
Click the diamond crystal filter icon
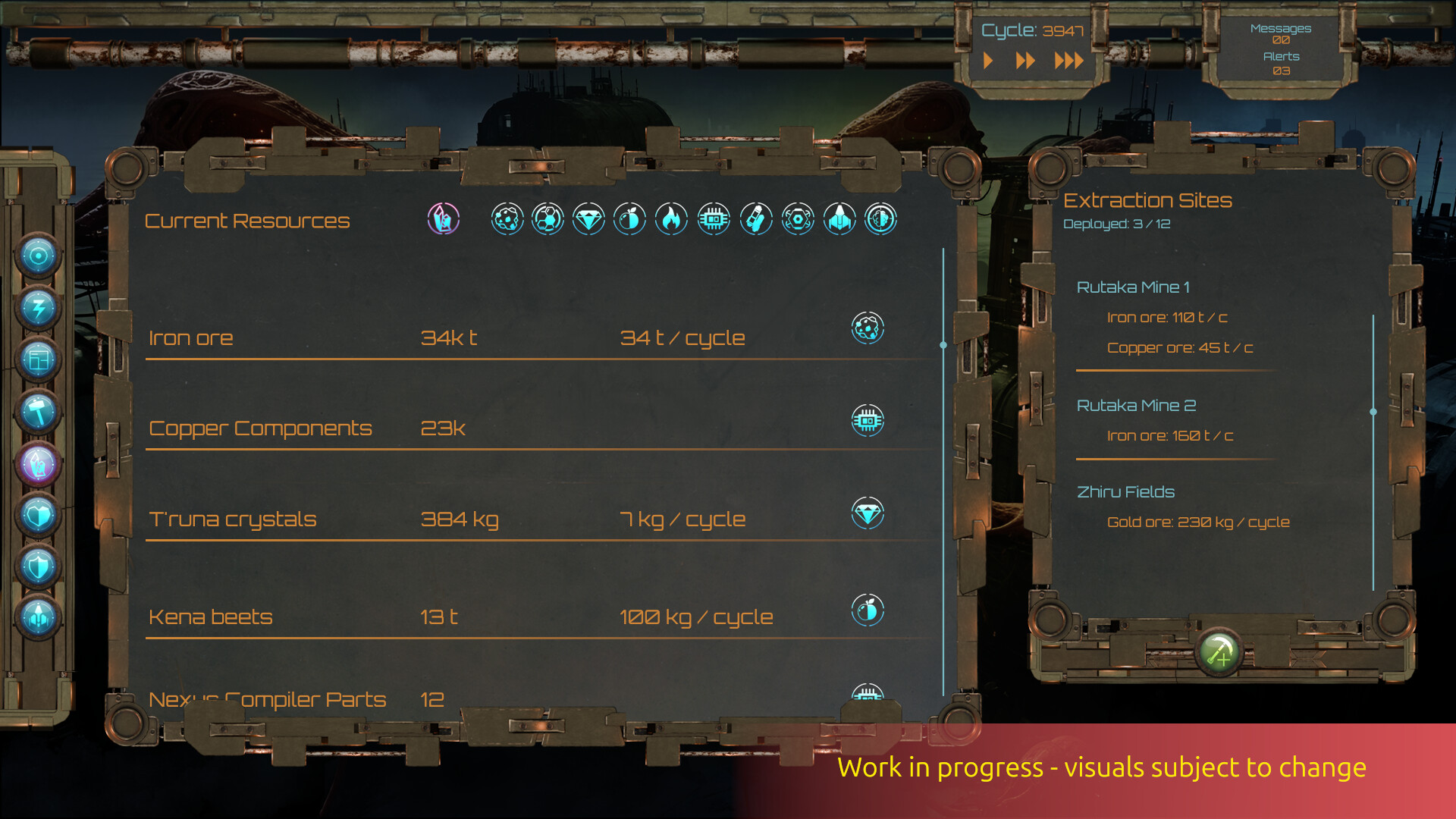coord(588,220)
